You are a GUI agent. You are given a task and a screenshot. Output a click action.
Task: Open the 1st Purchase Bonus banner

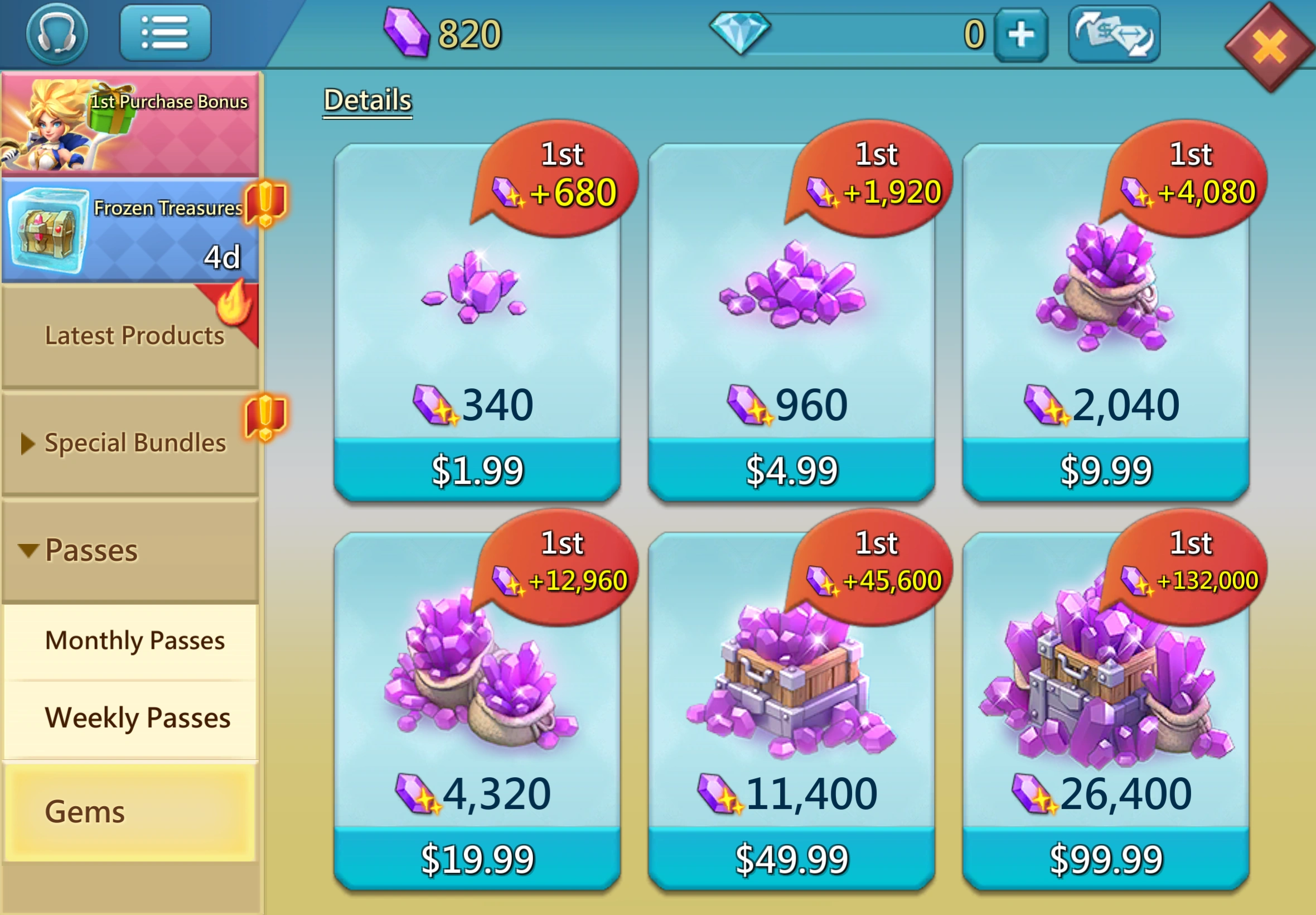130,123
